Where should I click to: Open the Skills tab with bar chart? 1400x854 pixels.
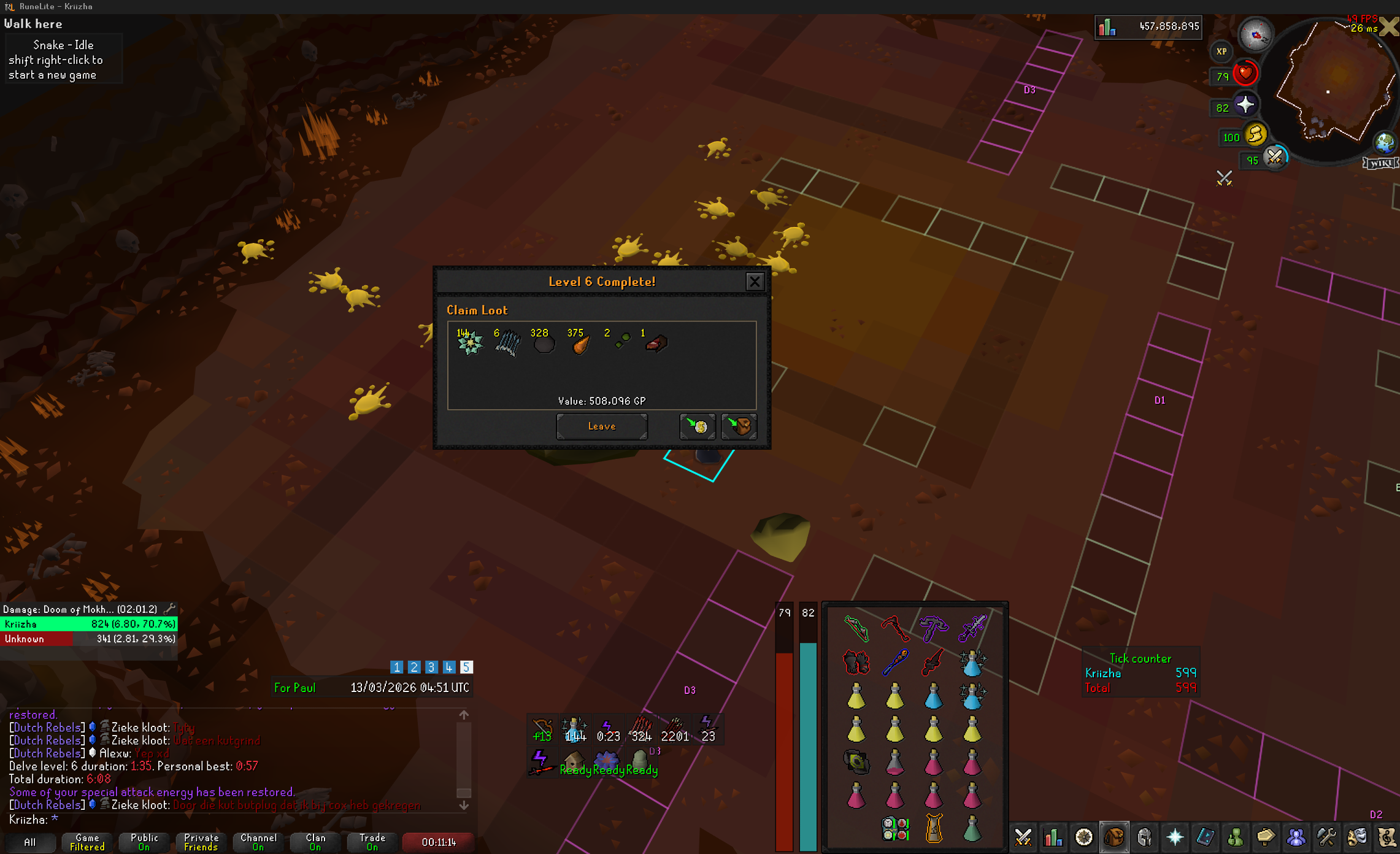(x=1053, y=837)
